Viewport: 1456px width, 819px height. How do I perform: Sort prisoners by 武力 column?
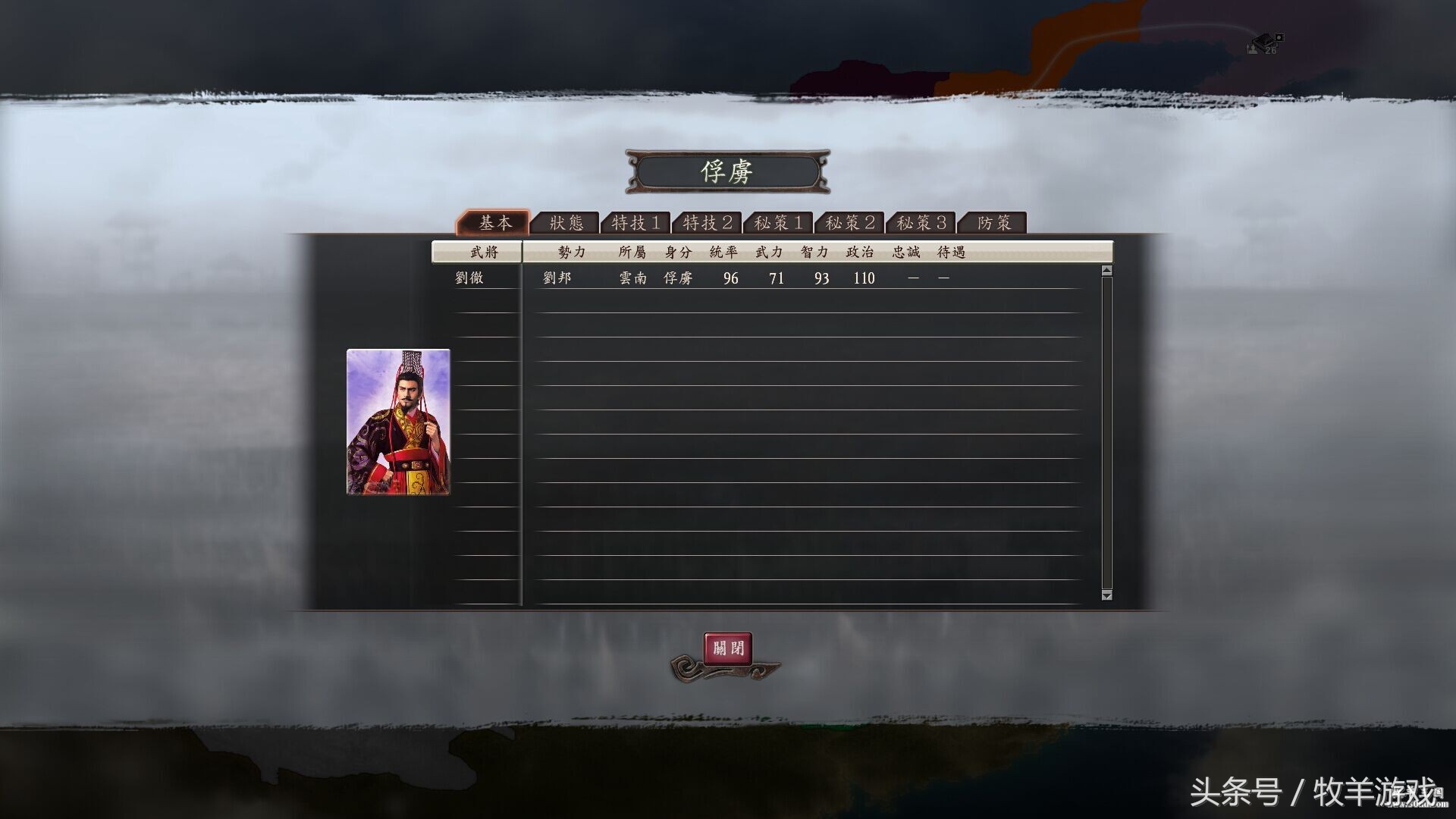(x=769, y=251)
